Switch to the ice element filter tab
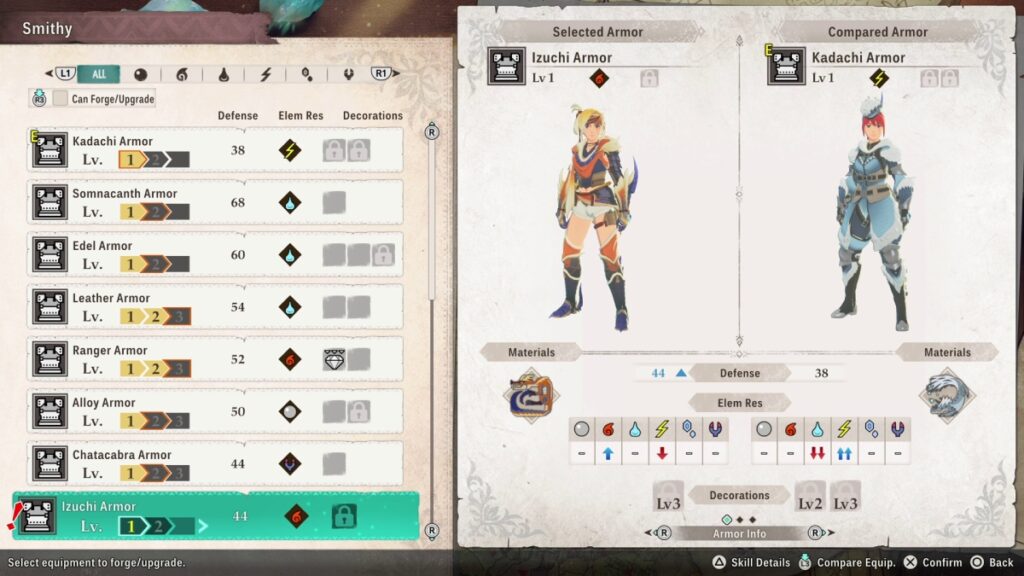Image resolution: width=1024 pixels, height=576 pixels. point(308,74)
